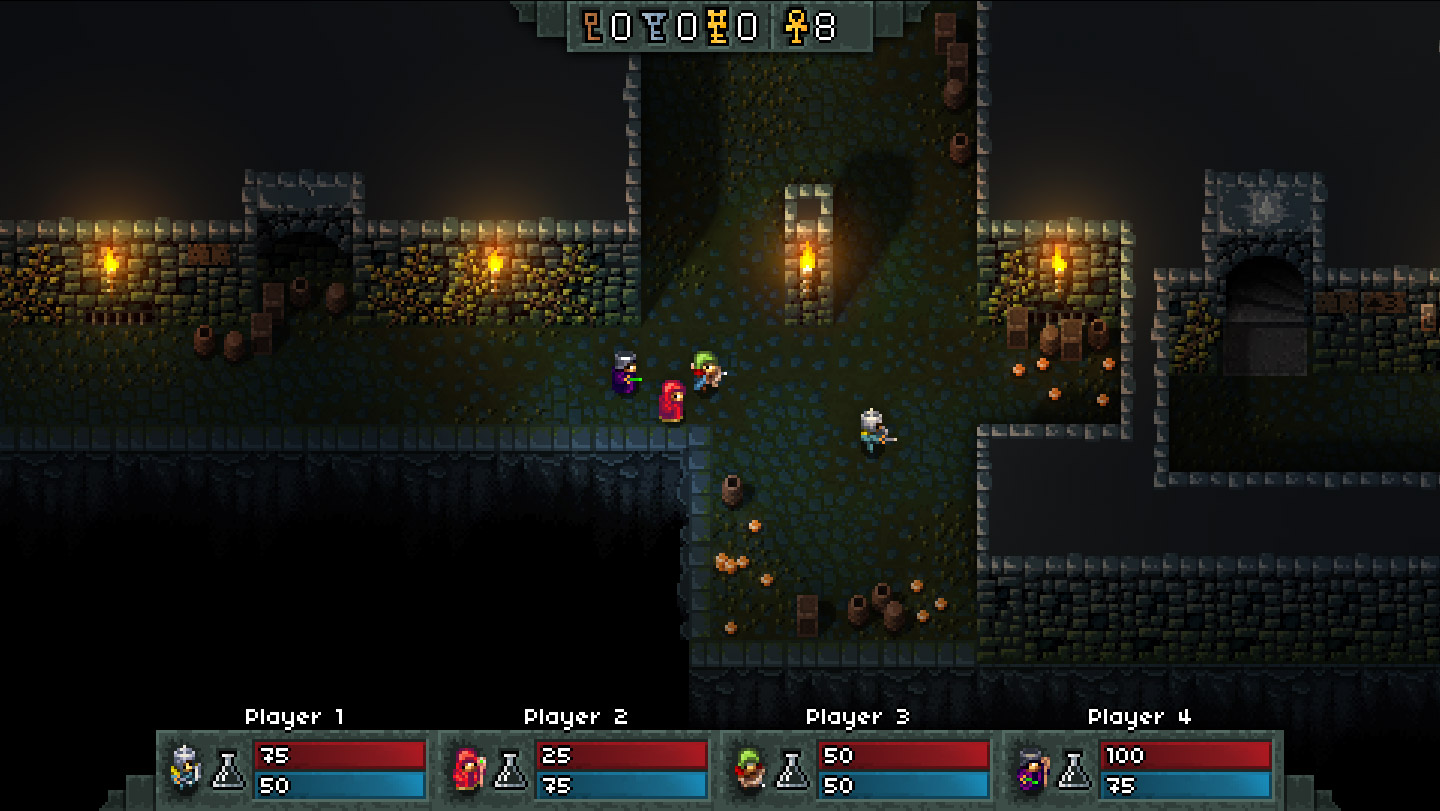Pick Player 4's purple warlock portrait
This screenshot has width=1440, height=811.
coord(1031,769)
